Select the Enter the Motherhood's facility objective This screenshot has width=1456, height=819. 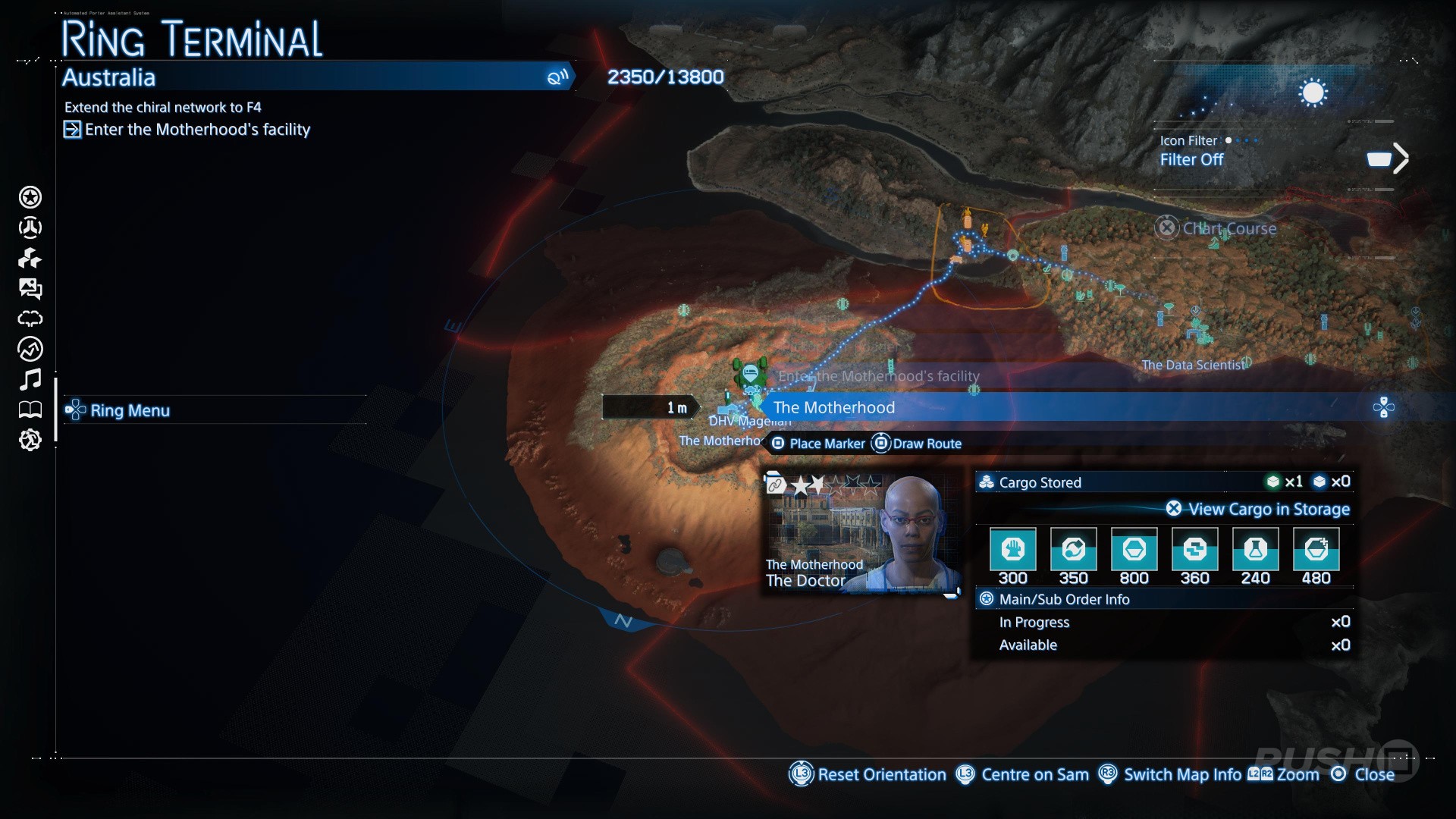point(196,130)
